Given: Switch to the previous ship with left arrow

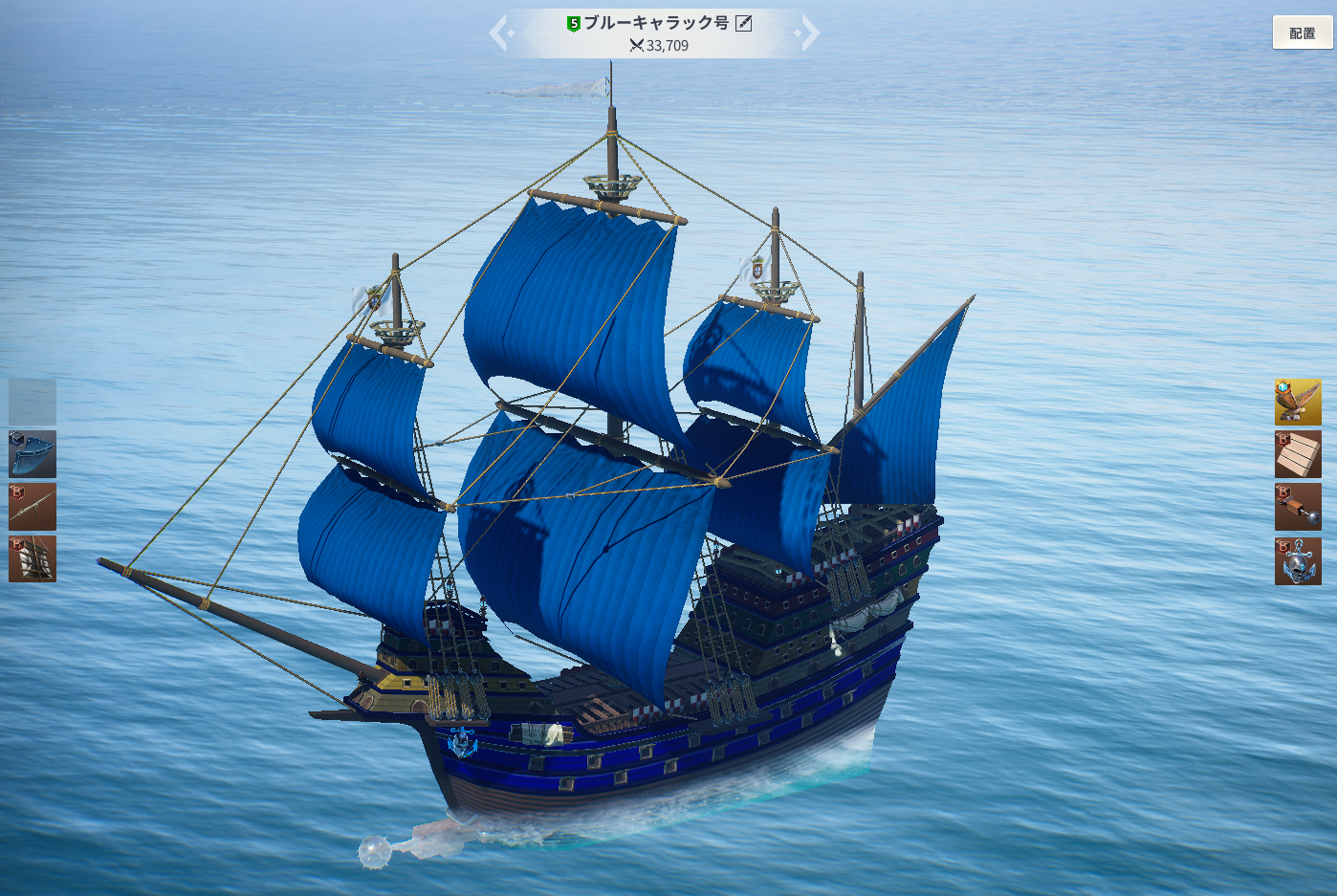Looking at the screenshot, I should (x=499, y=33).
